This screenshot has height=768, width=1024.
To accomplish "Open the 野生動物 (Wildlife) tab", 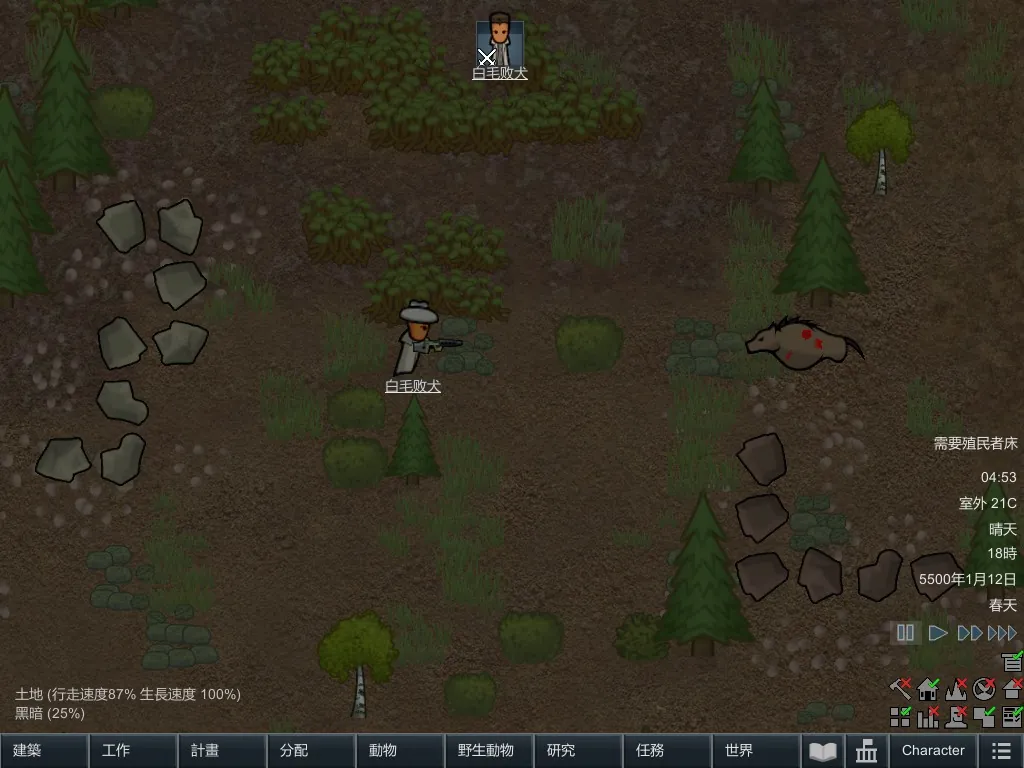I will tap(489, 750).
